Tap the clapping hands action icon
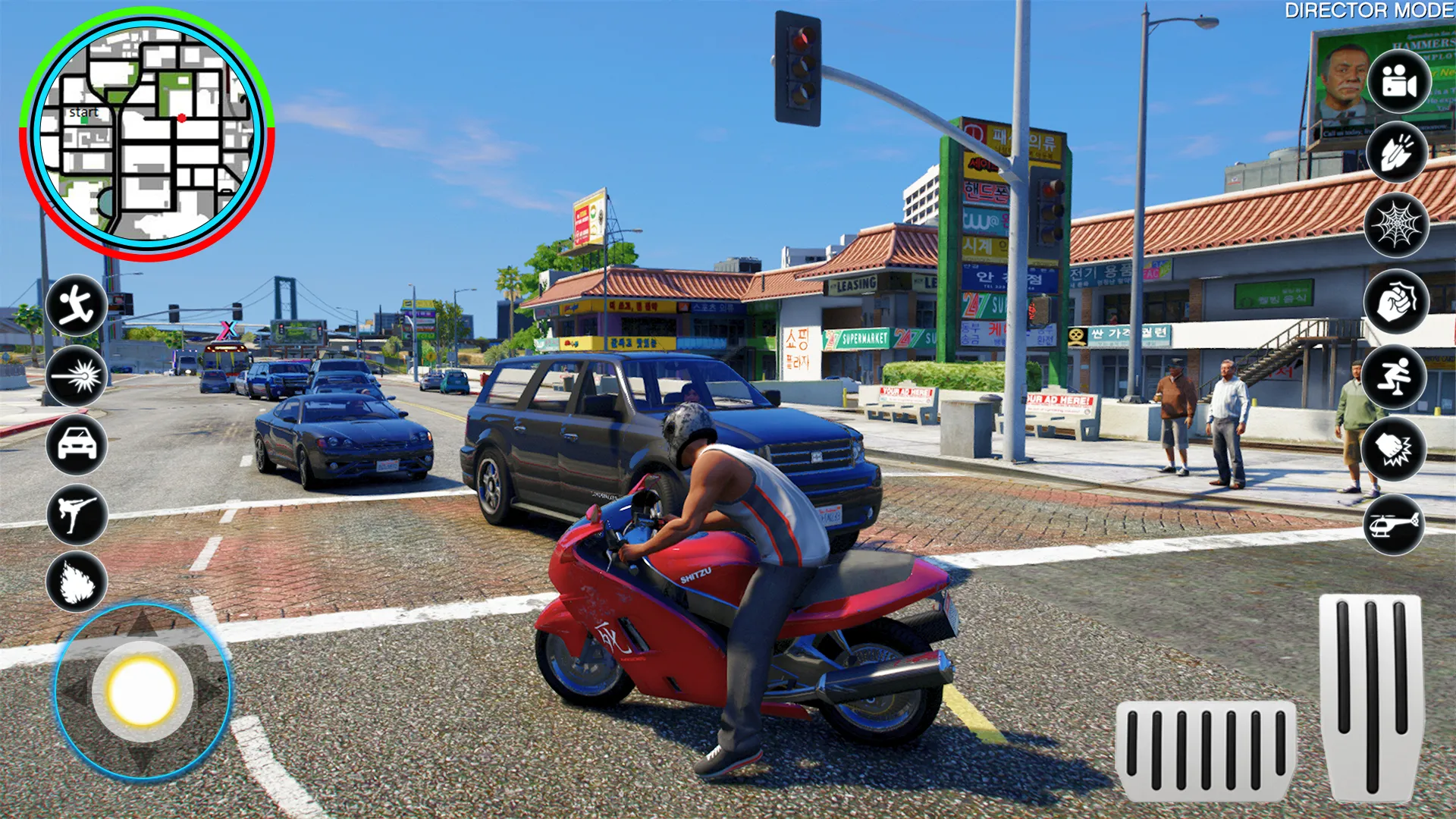Viewport: 1456px width, 819px height. coord(1397,152)
